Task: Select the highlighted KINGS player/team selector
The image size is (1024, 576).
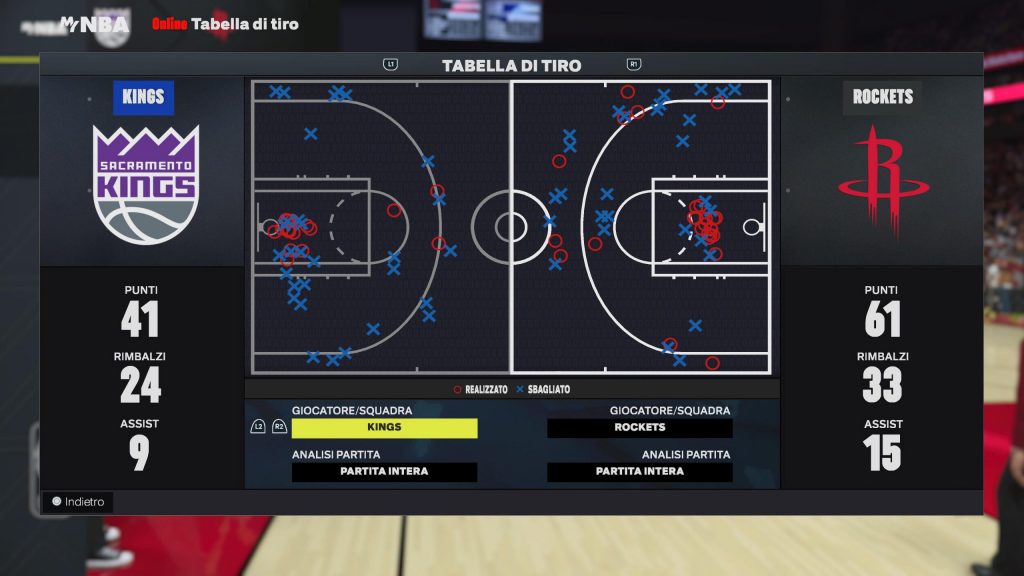Action: pos(384,428)
